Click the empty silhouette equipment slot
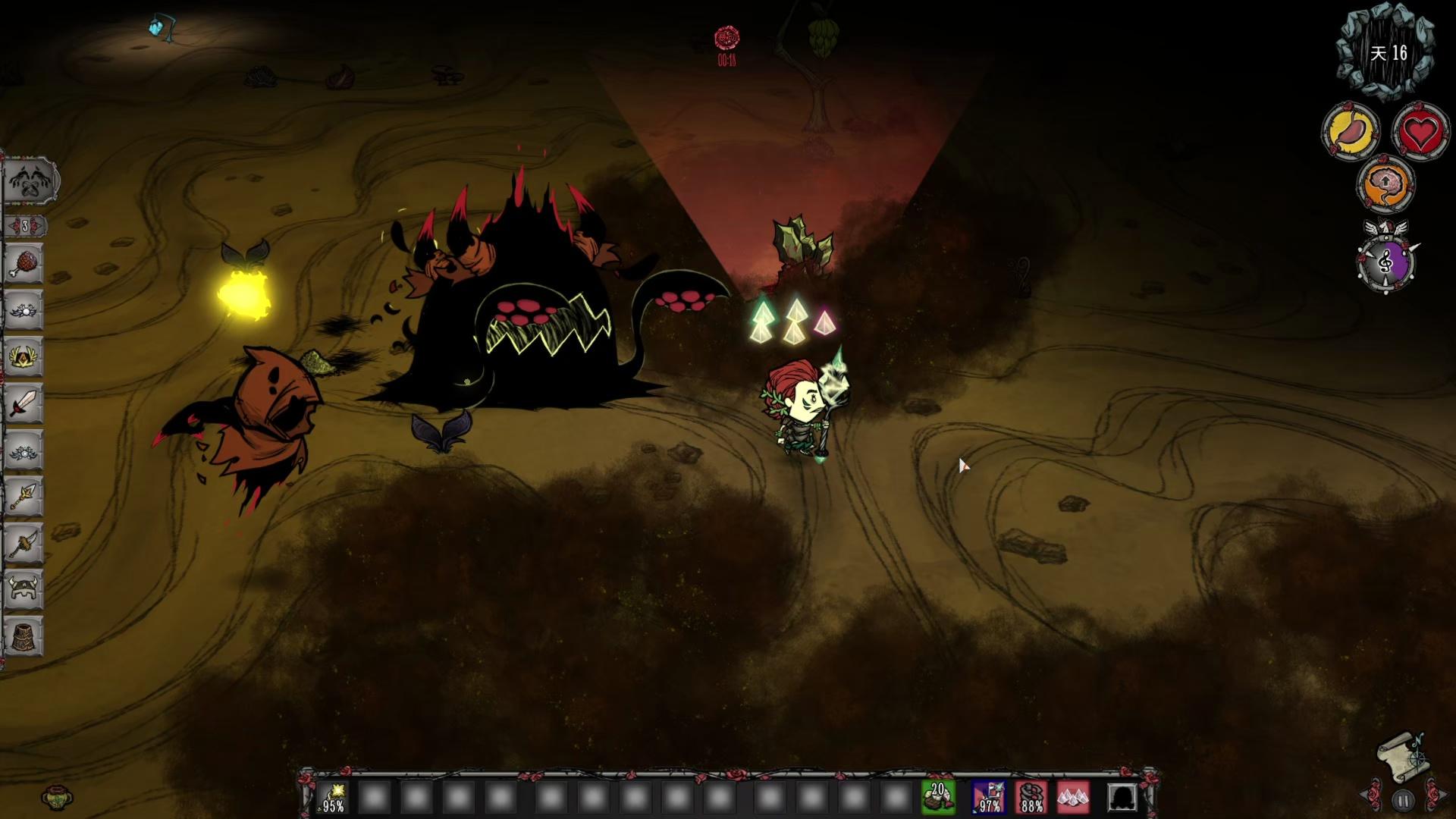This screenshot has width=1456, height=819. [x=1122, y=798]
